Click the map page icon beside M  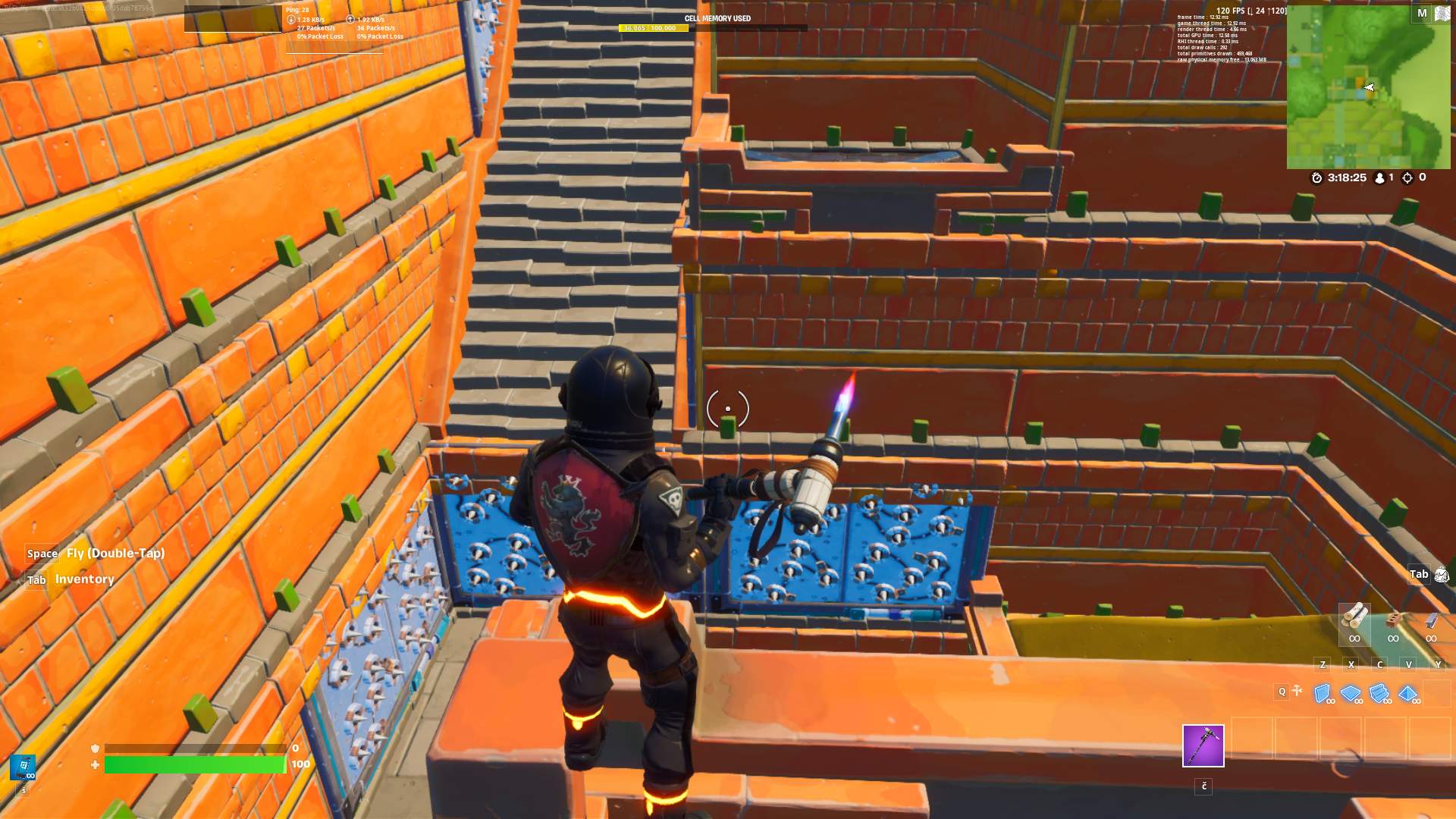click(1442, 14)
